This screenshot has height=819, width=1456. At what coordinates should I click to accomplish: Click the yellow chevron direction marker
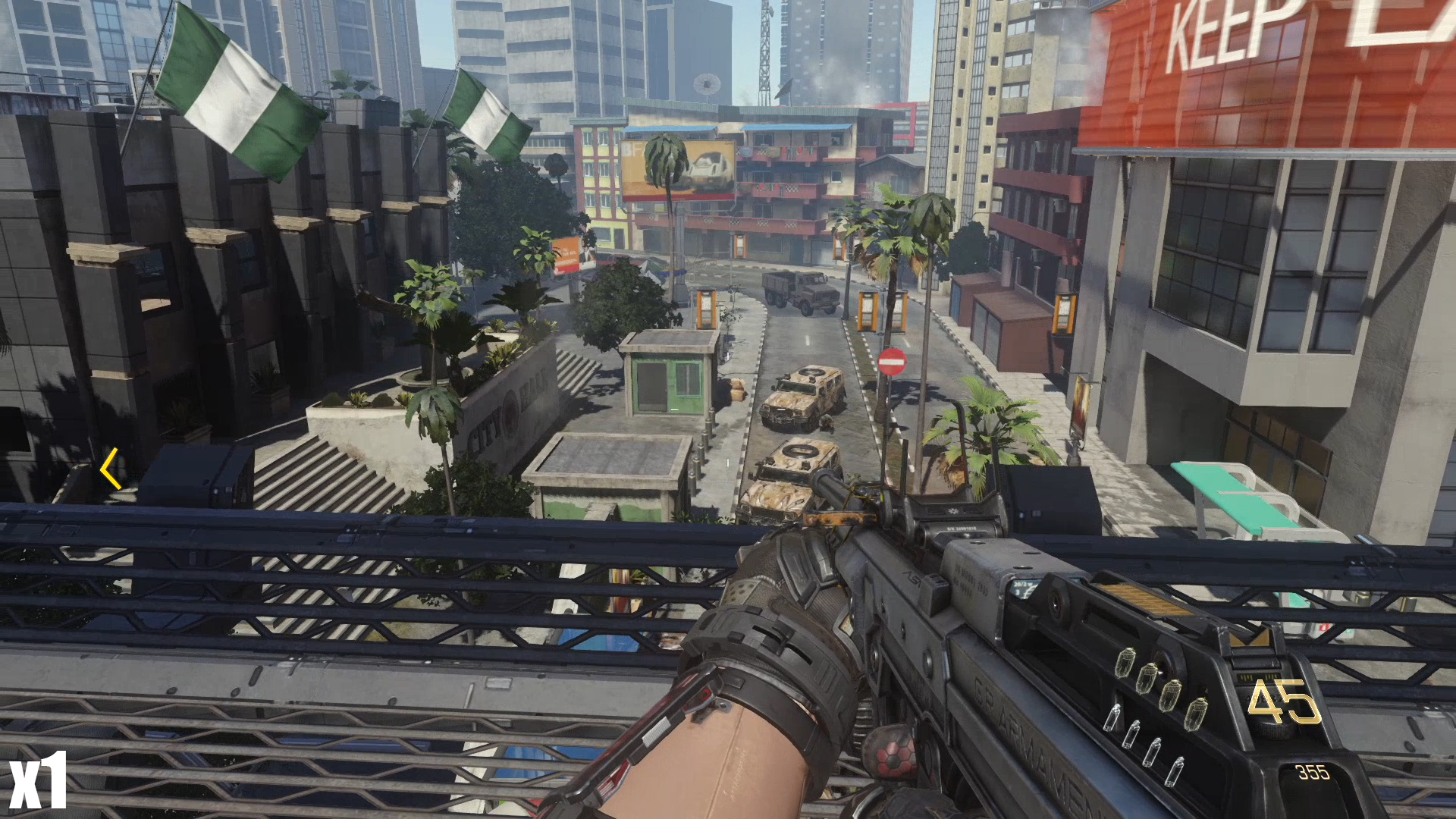(111, 469)
